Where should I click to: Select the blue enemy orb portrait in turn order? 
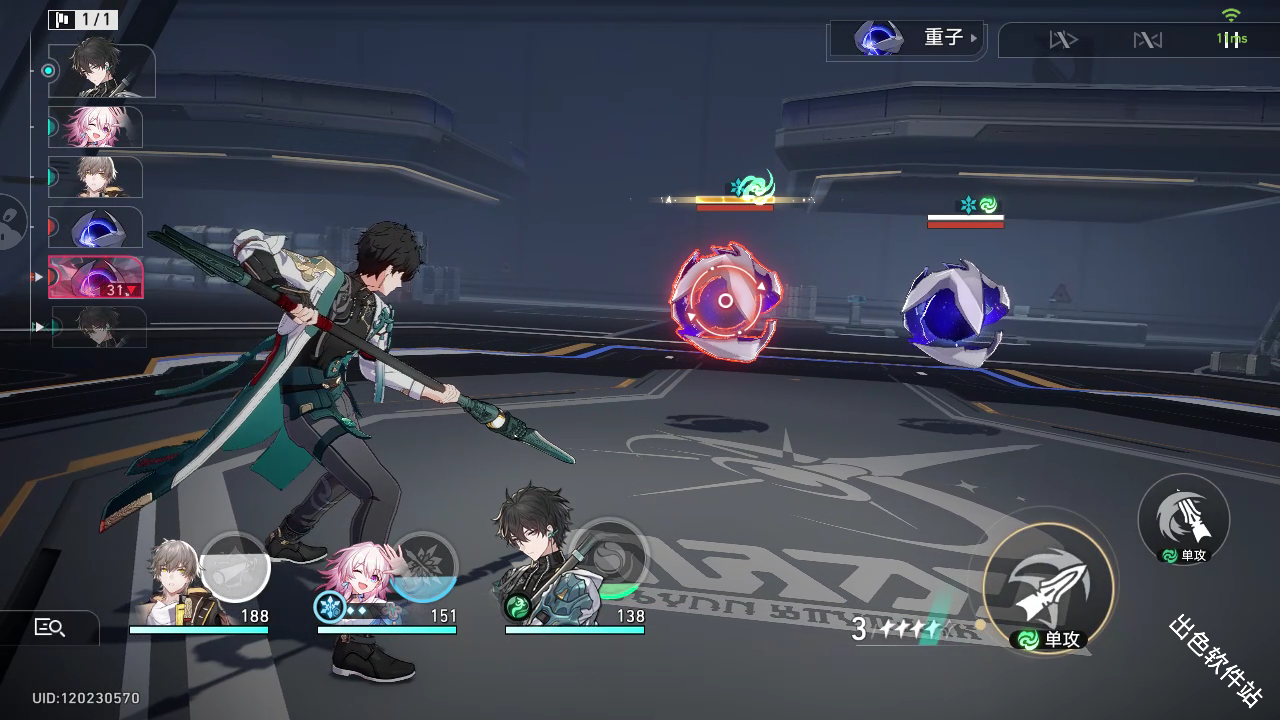[95, 228]
